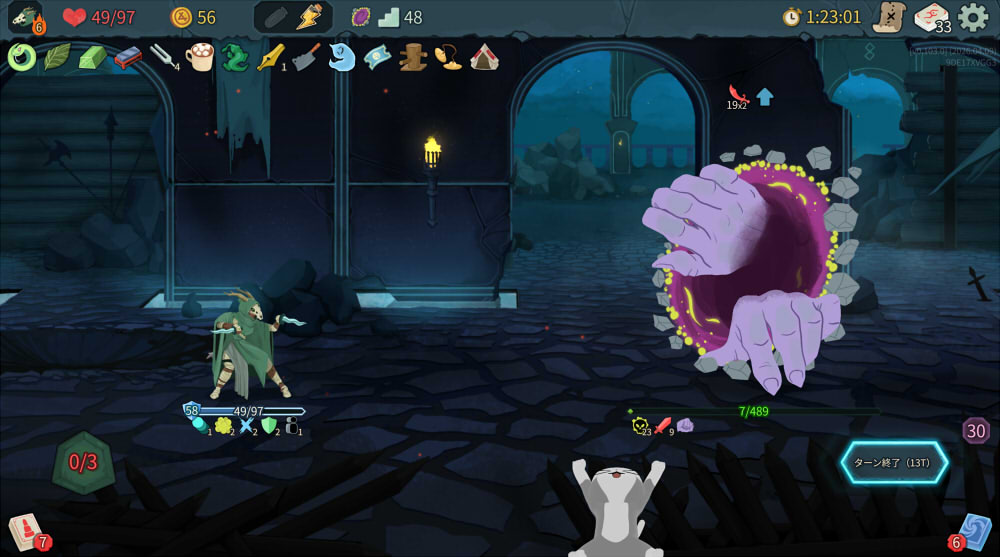Image resolution: width=1000 pixels, height=557 pixels.
Task: Inspect the wooden training dummy relic
Action: point(412,57)
